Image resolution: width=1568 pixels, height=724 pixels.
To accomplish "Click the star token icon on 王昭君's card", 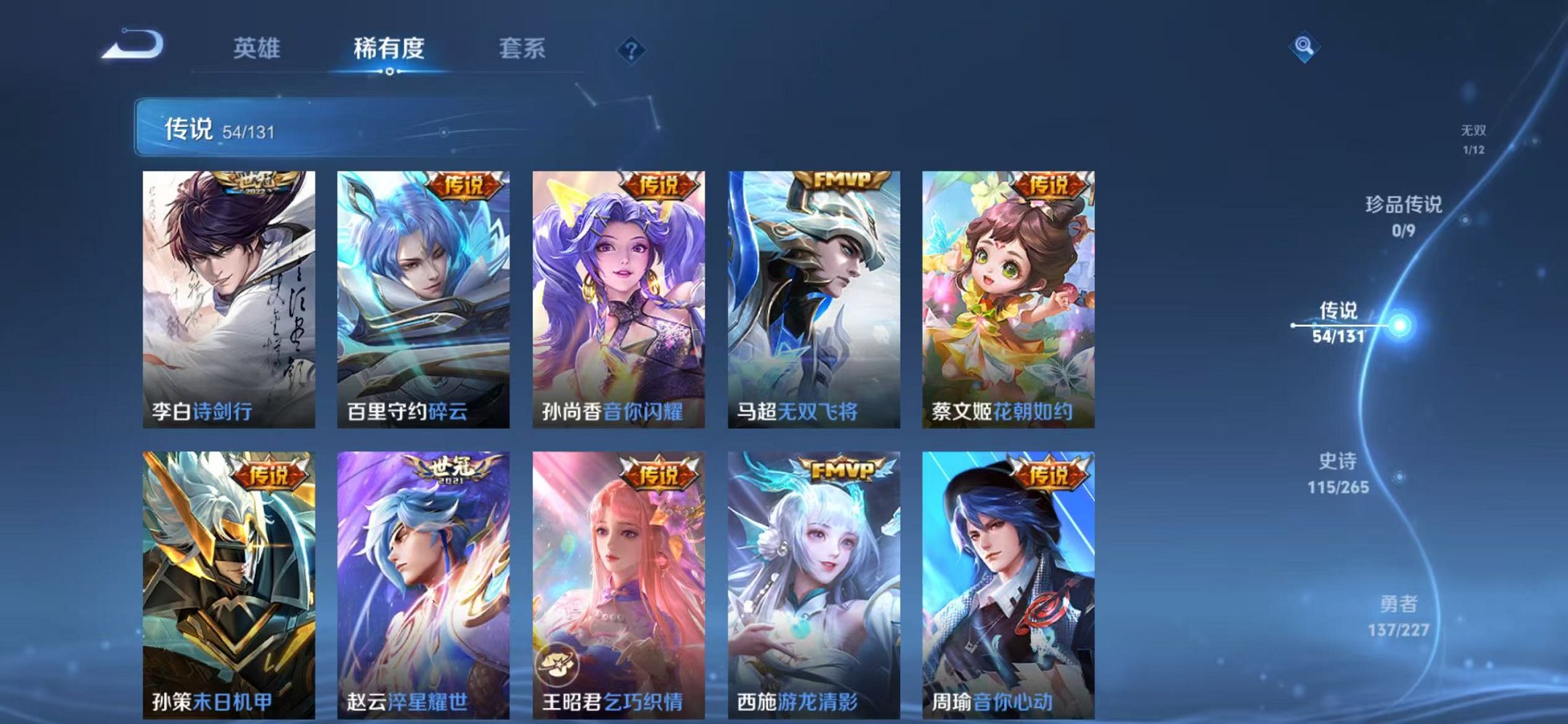I will pos(557,663).
